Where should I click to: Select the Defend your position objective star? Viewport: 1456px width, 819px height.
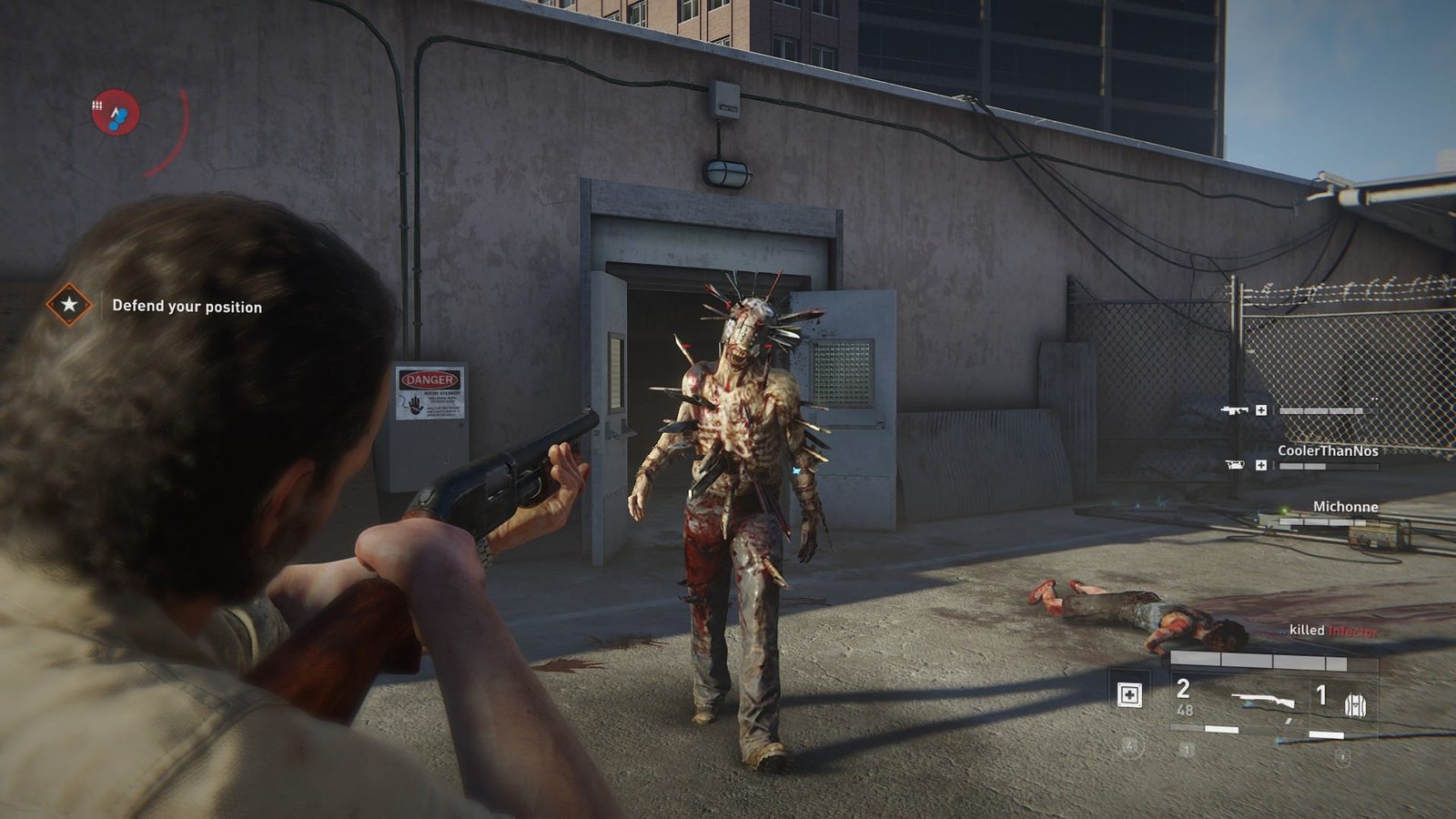[69, 305]
